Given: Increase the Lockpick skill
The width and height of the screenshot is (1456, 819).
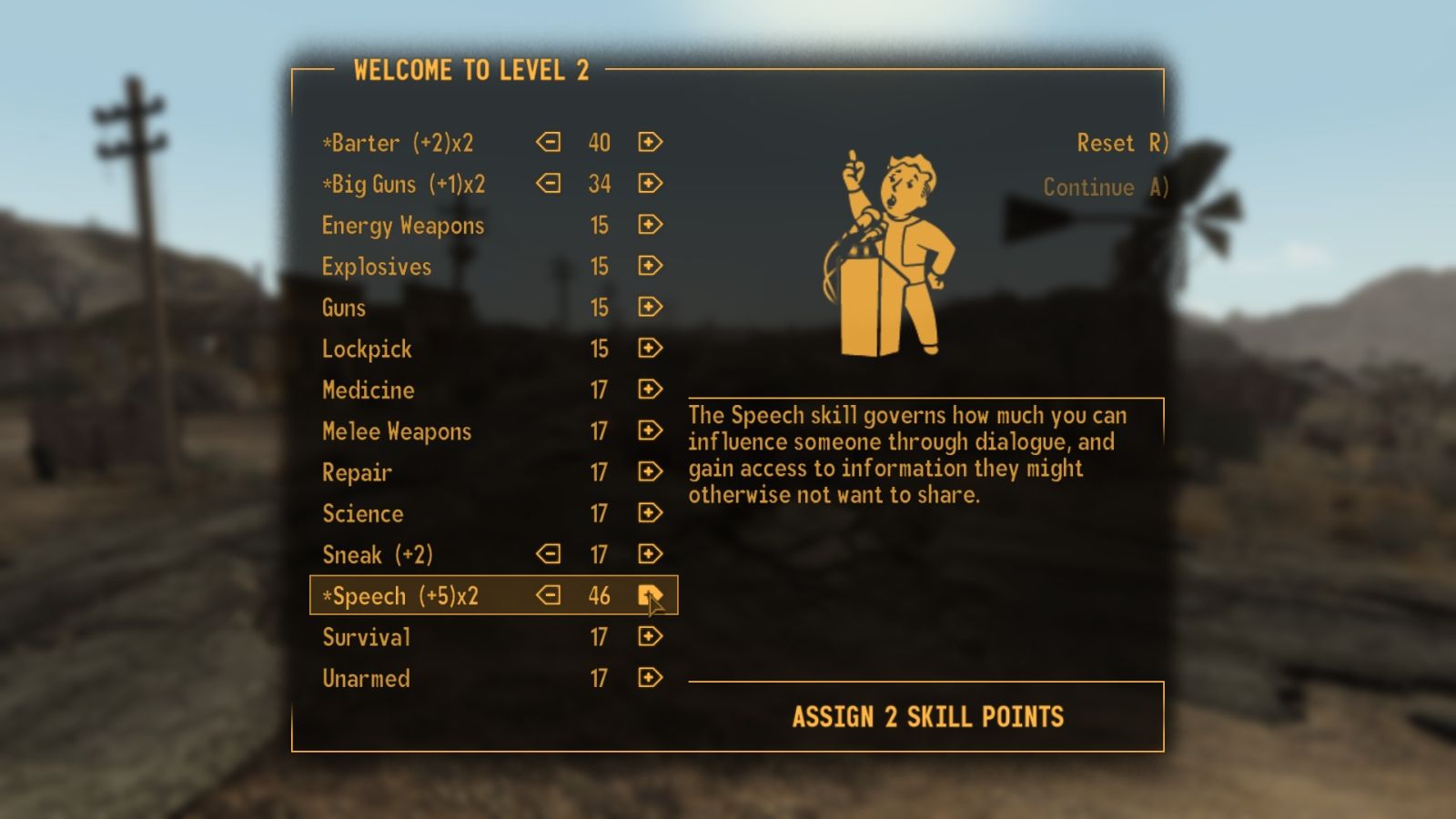Looking at the screenshot, I should (650, 348).
